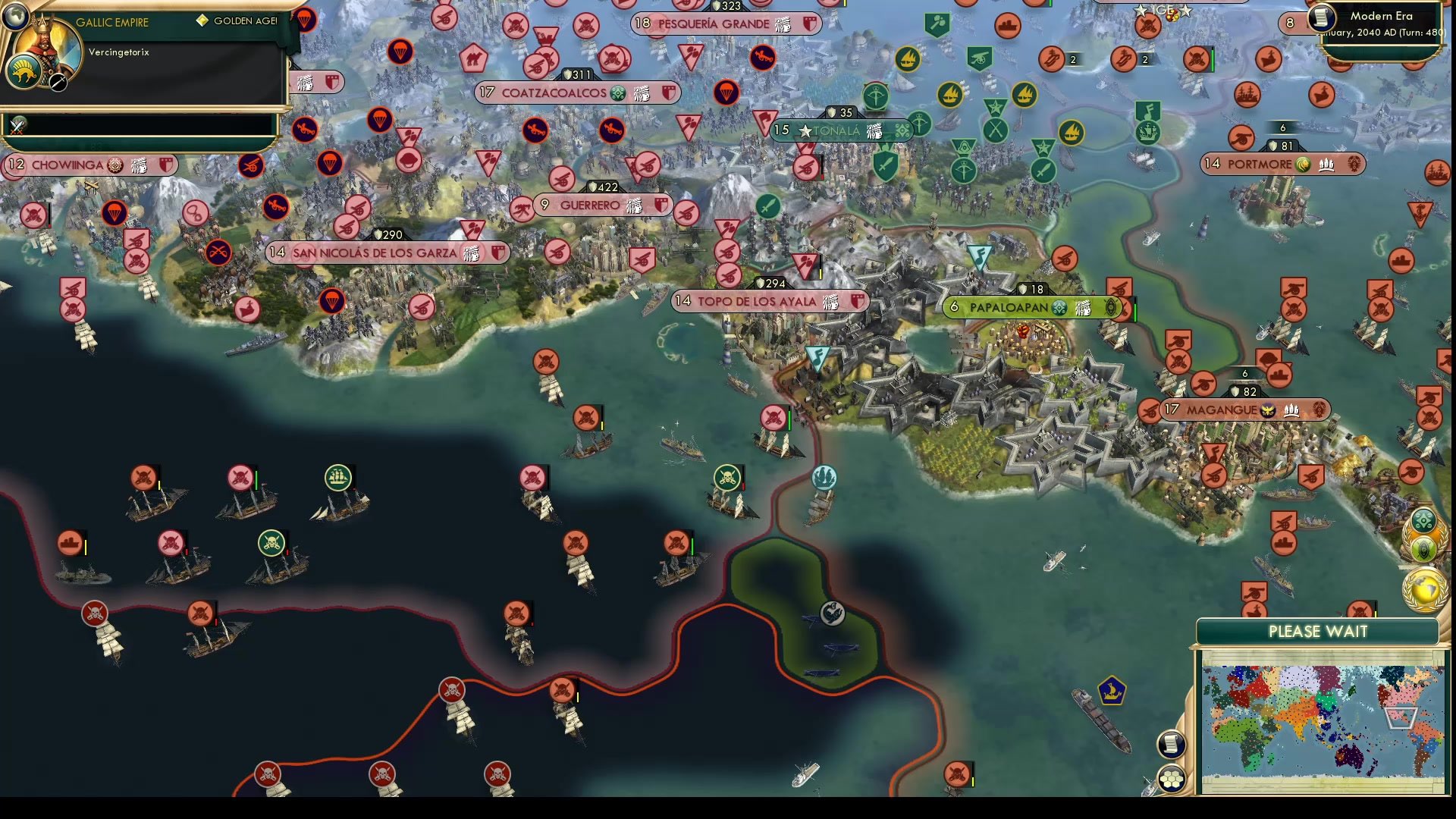
Task: Click Chowiinga's production gear icon
Action: (112, 165)
